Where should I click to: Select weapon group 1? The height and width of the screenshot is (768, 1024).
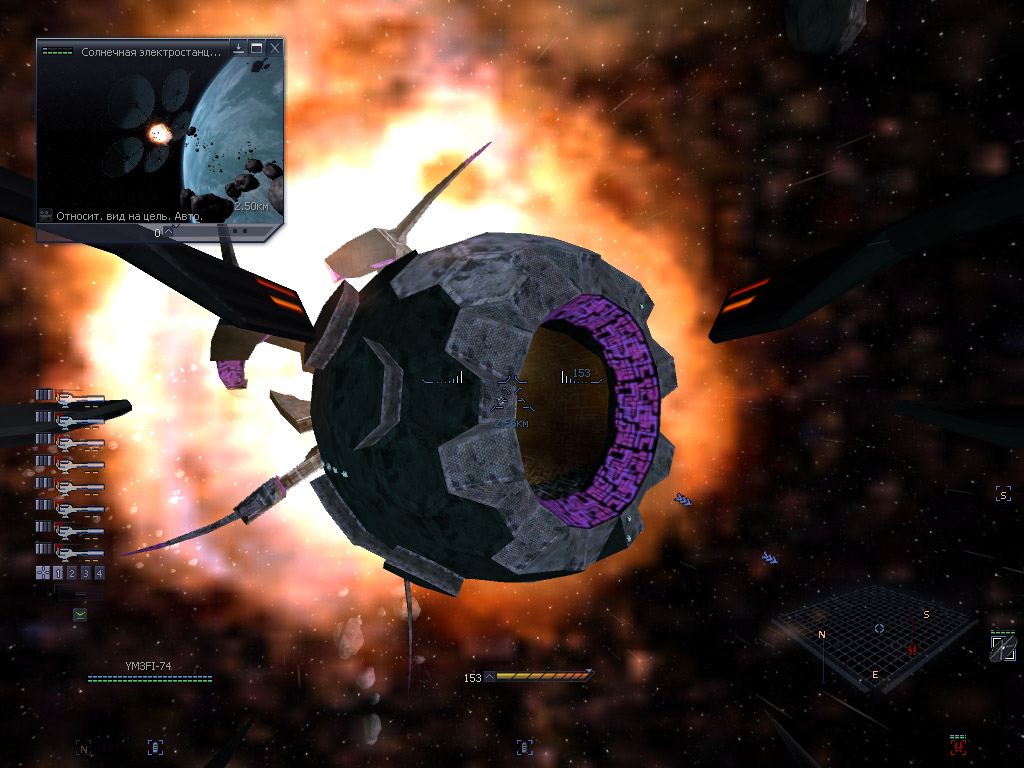[58, 573]
